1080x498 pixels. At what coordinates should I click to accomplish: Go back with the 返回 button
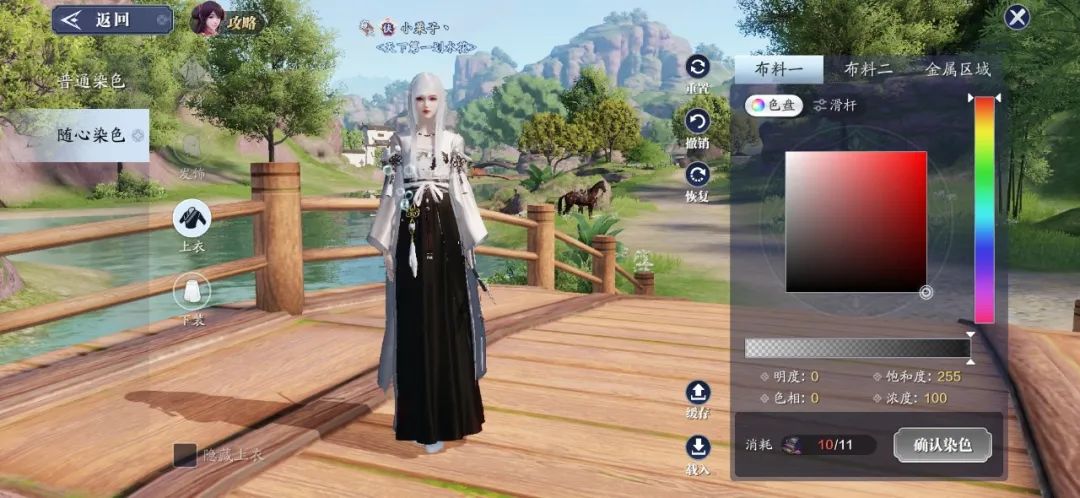112,20
